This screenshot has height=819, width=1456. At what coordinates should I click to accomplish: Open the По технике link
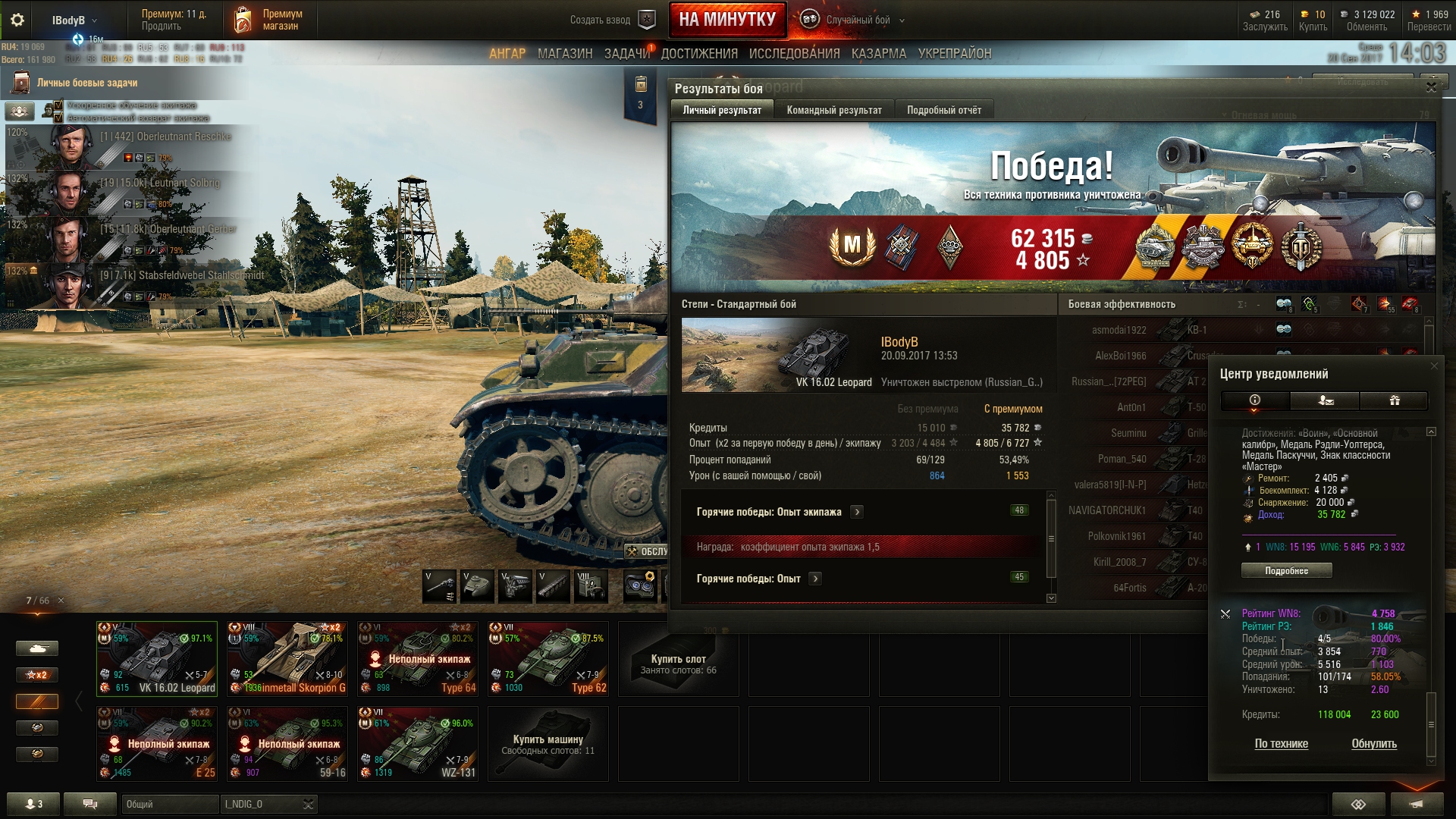click(x=1281, y=743)
